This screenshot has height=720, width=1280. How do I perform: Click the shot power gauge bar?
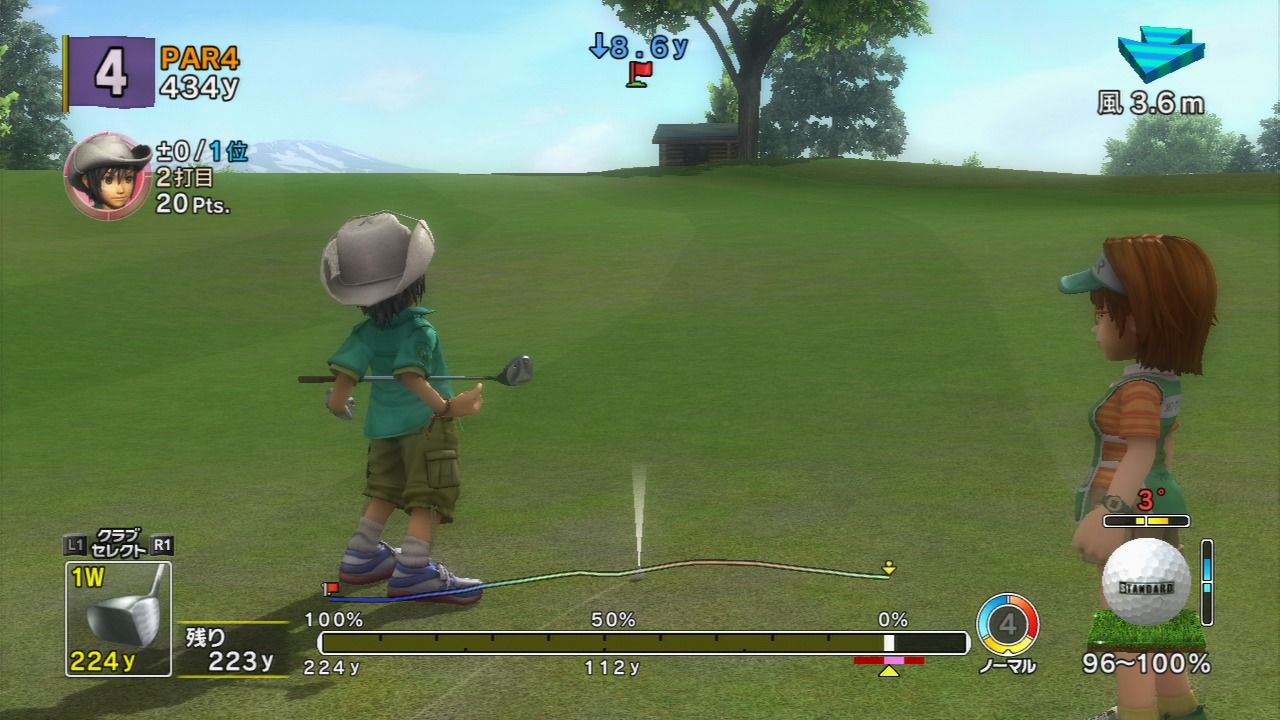click(643, 643)
